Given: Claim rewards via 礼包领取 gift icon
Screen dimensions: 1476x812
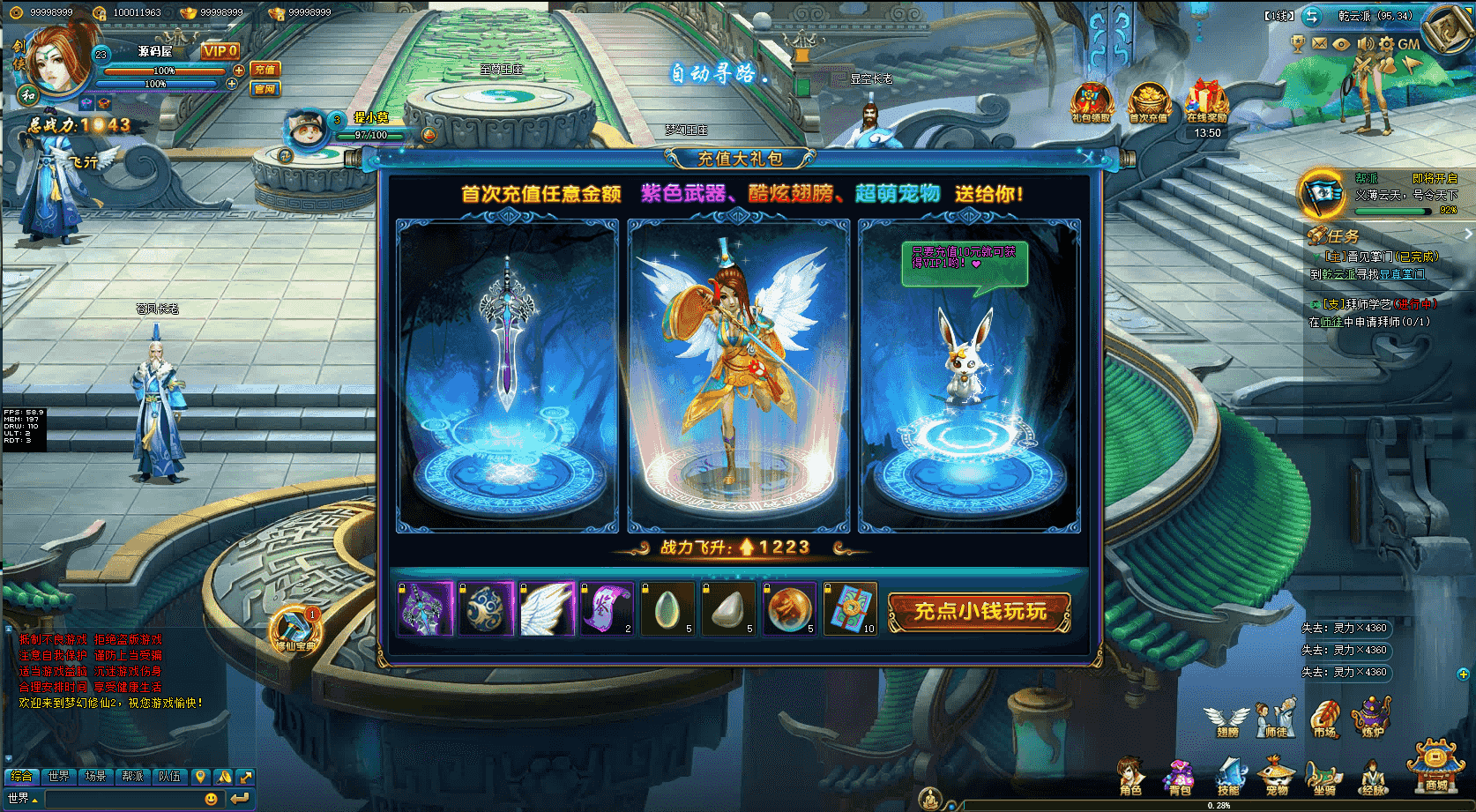Looking at the screenshot, I should (1092, 99).
